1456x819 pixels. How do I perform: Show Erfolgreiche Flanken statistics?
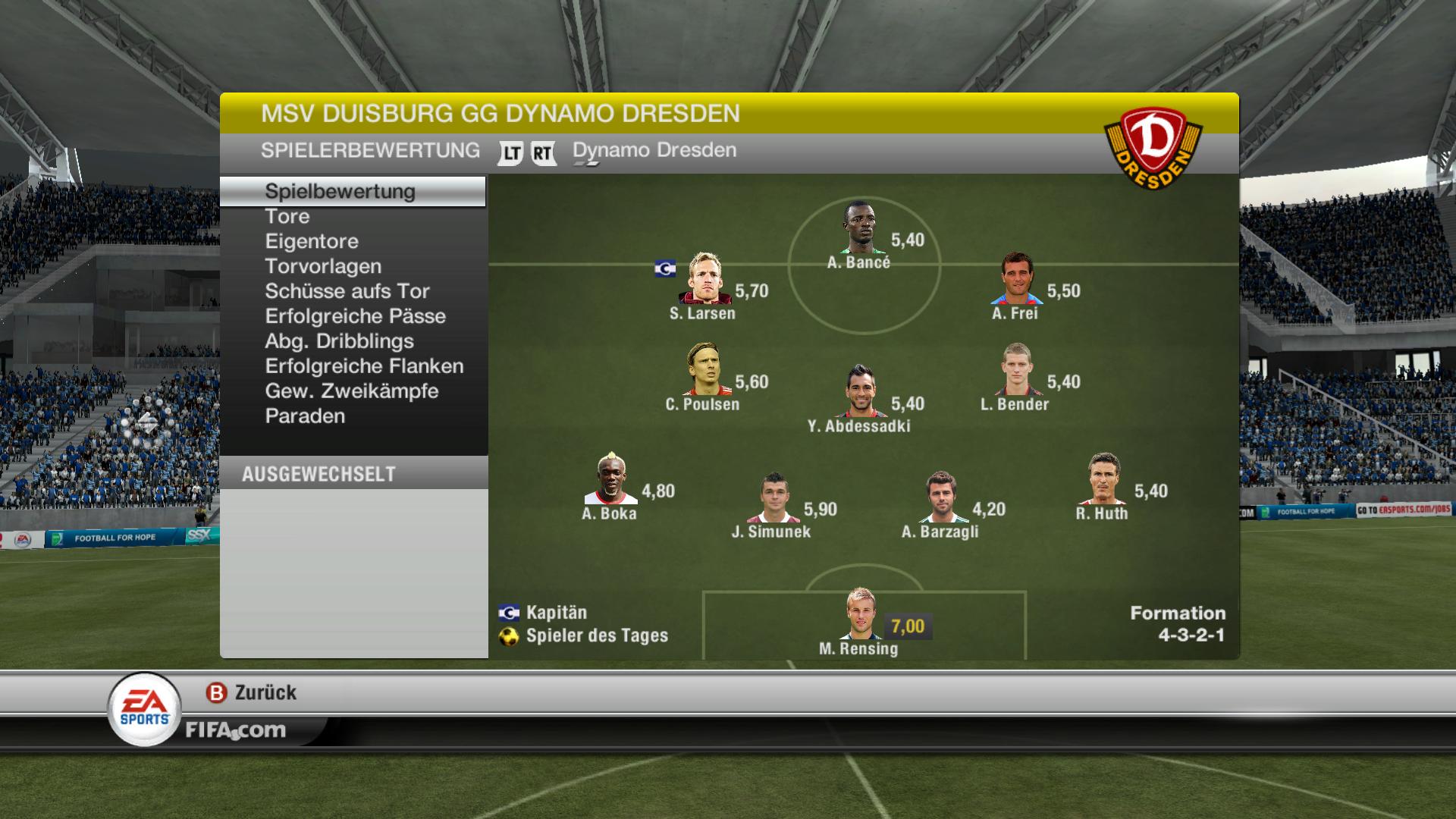point(364,366)
